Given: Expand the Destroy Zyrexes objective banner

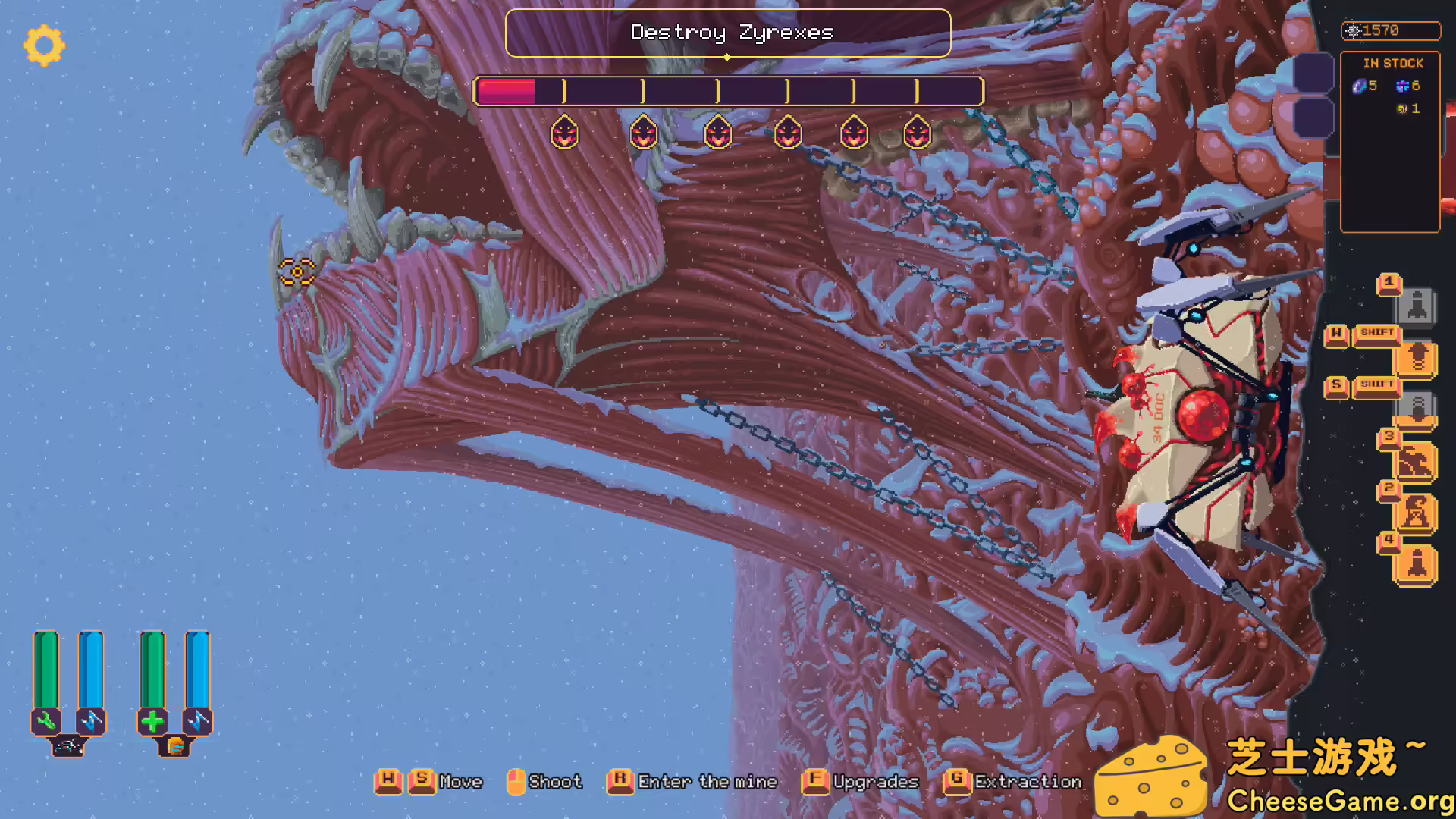Looking at the screenshot, I should [x=728, y=33].
